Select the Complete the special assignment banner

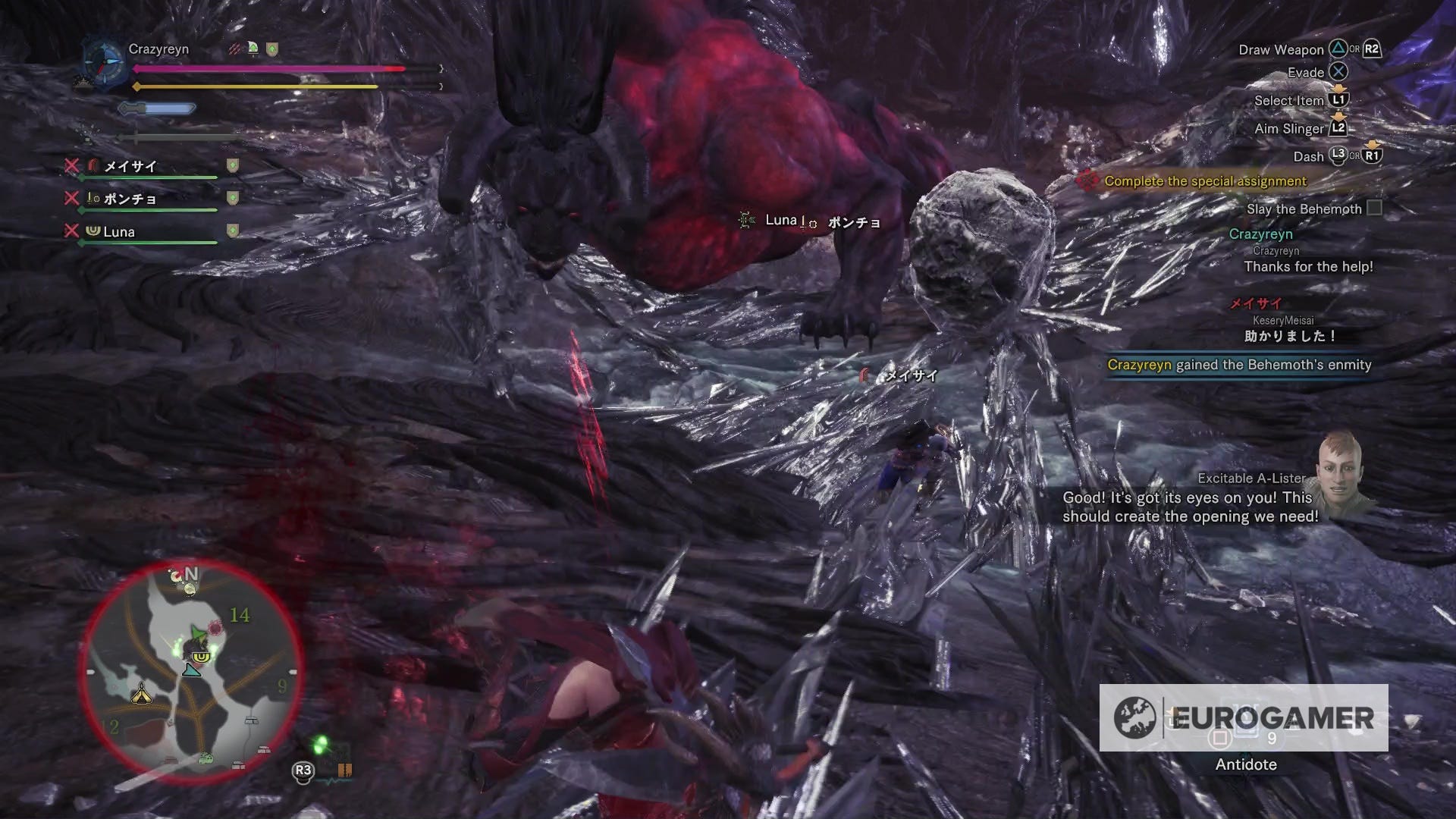[x=1206, y=181]
